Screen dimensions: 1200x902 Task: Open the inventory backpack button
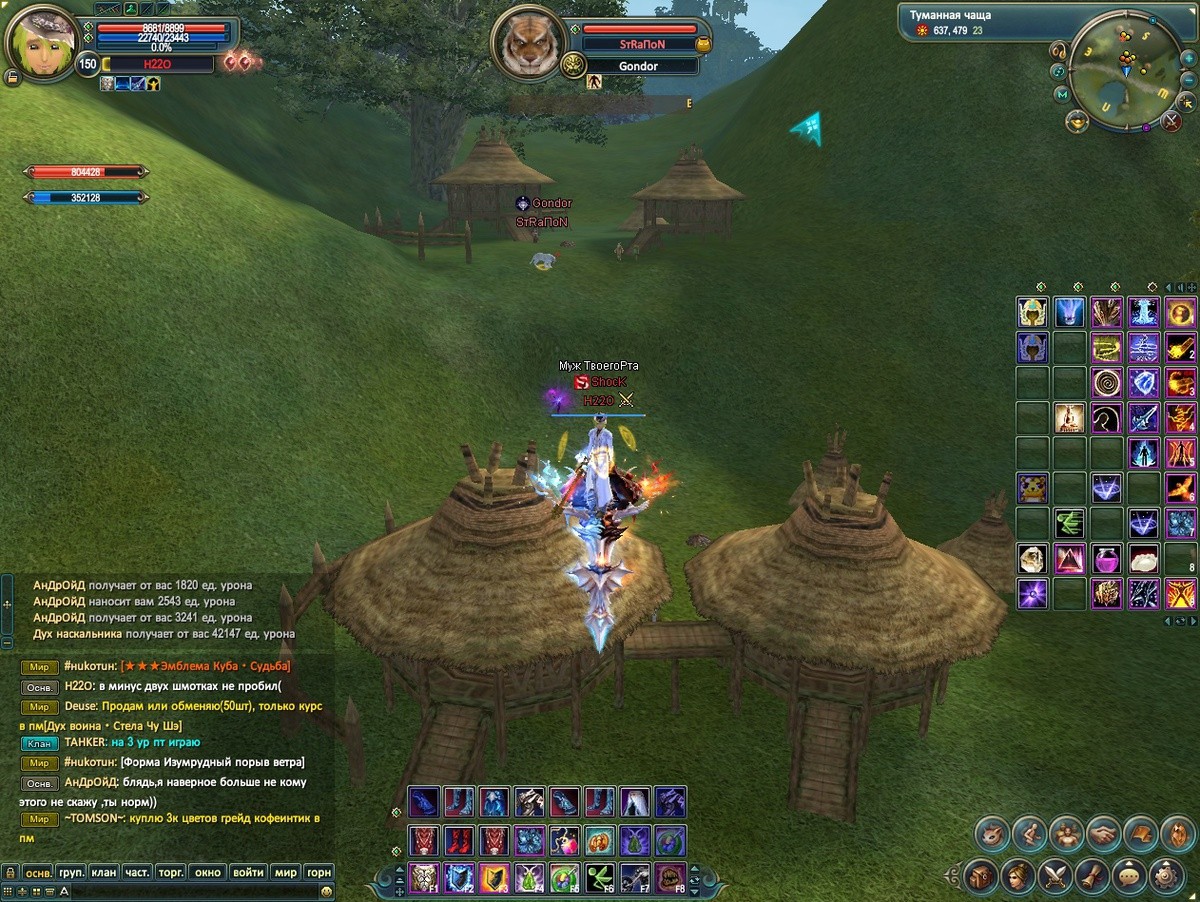click(x=981, y=876)
